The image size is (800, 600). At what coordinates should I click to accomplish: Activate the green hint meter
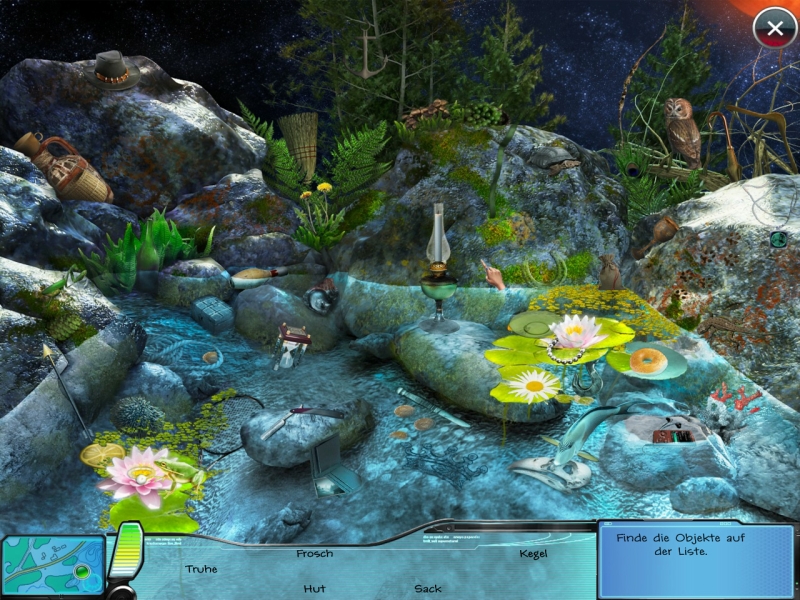126,553
